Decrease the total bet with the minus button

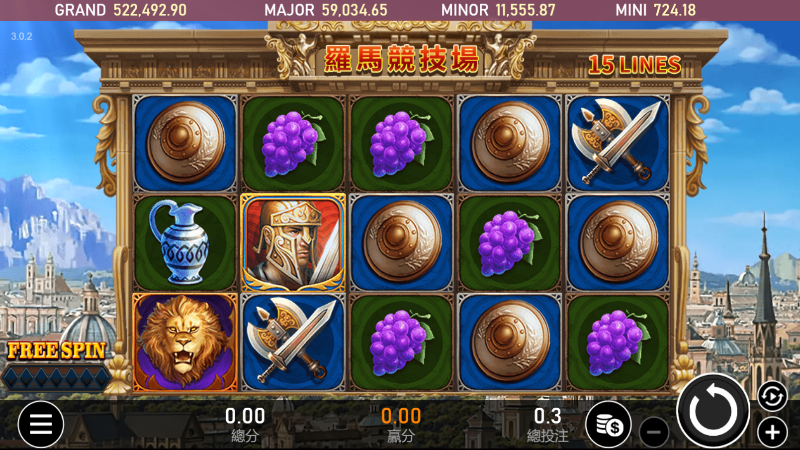[x=654, y=432]
